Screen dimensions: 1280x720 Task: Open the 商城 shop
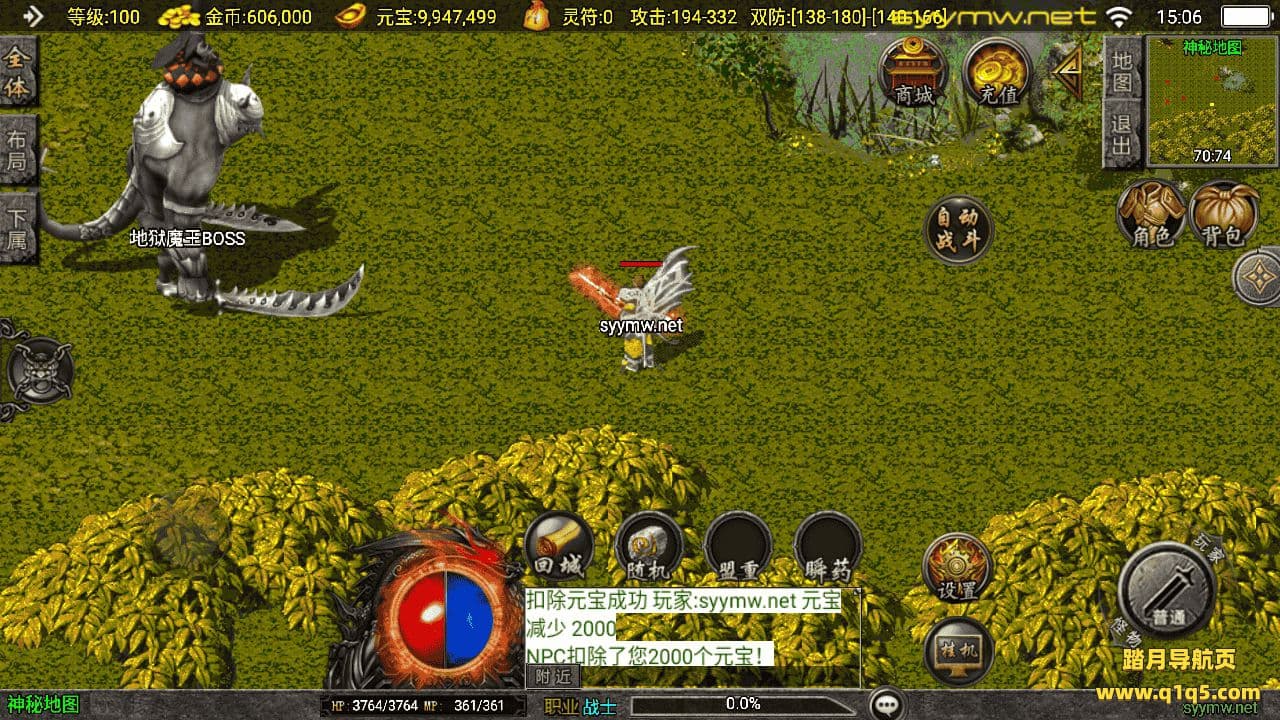point(913,72)
